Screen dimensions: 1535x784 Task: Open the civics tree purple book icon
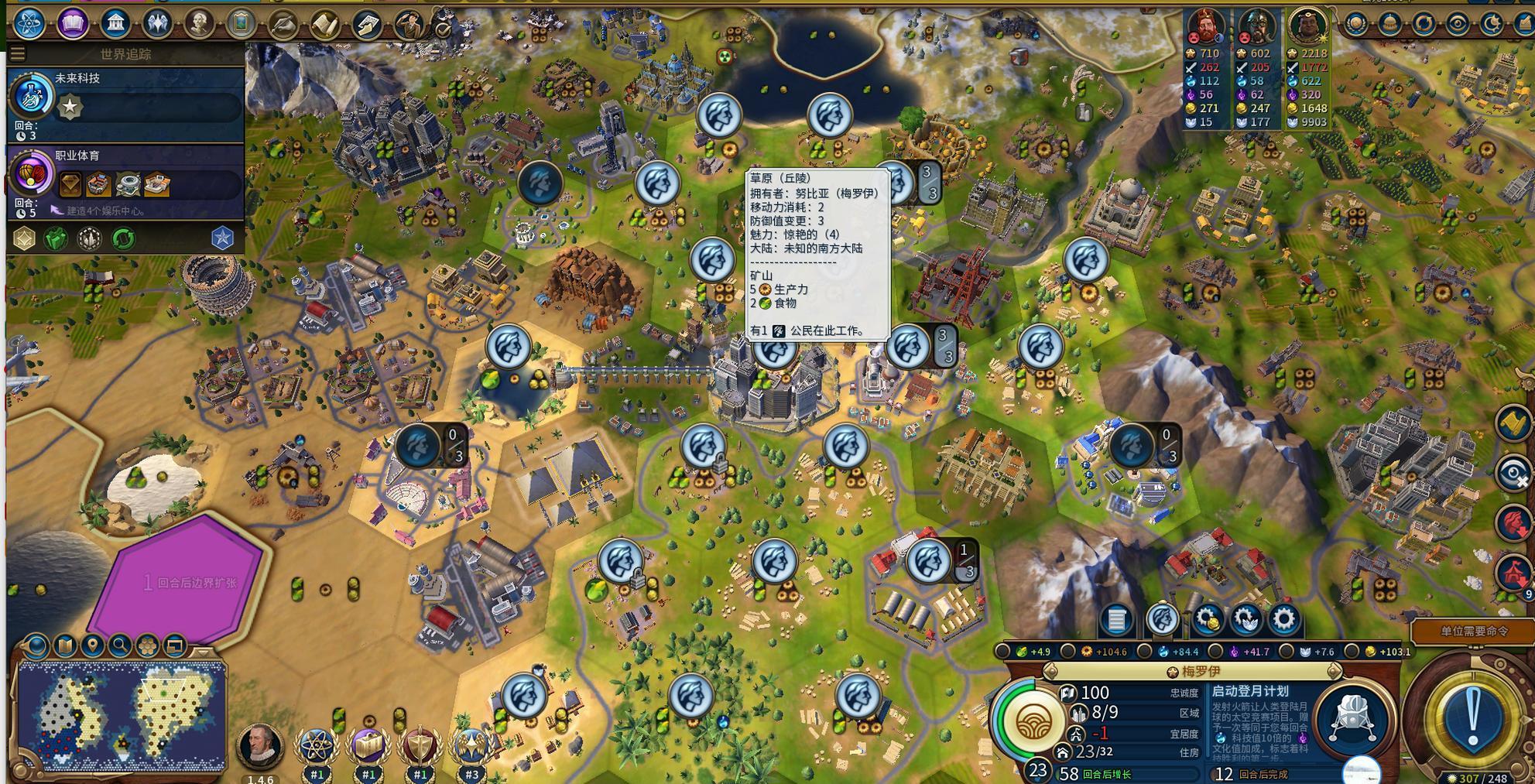click(x=72, y=23)
